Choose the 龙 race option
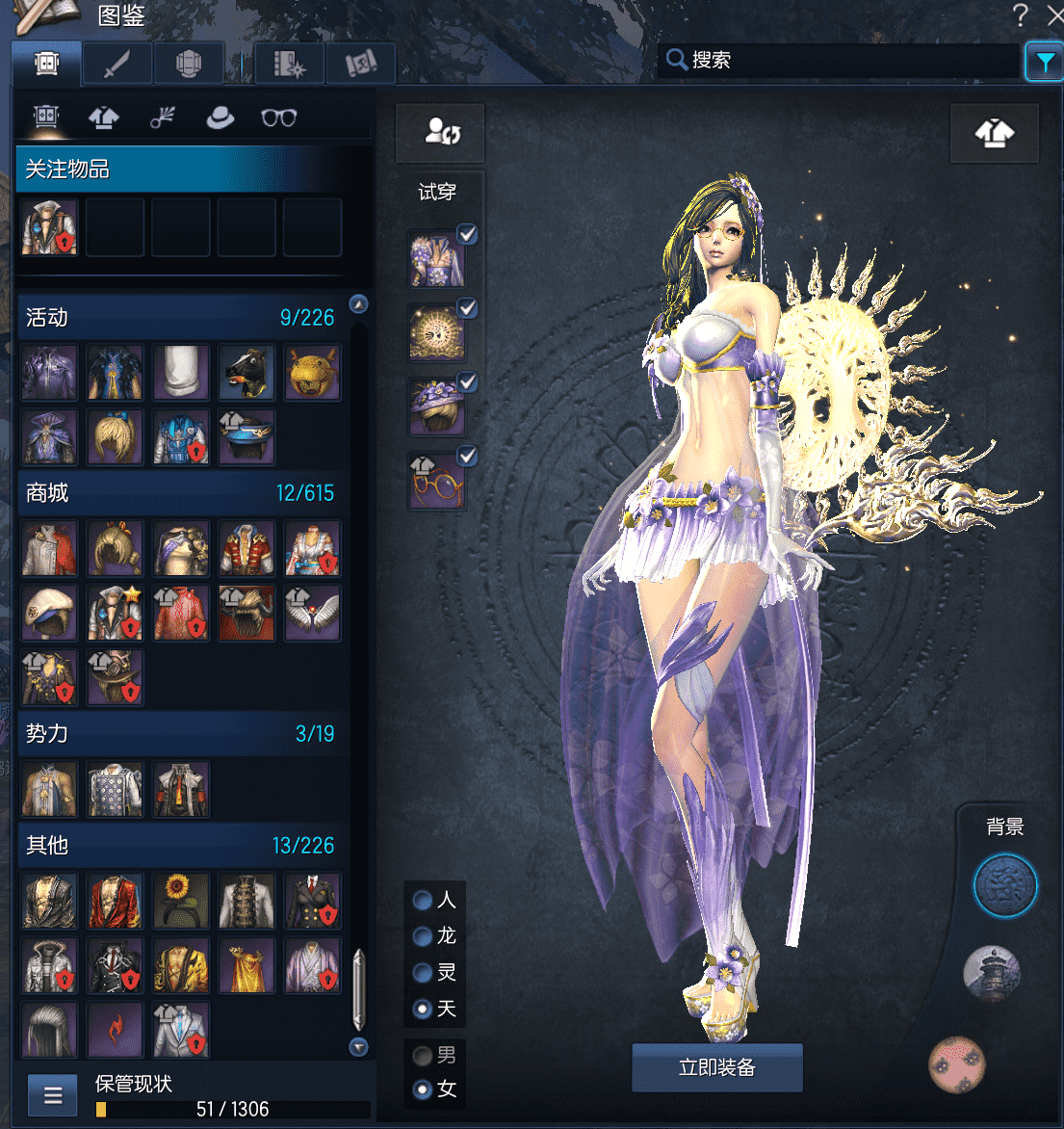The width and height of the screenshot is (1064, 1129). coord(423,936)
